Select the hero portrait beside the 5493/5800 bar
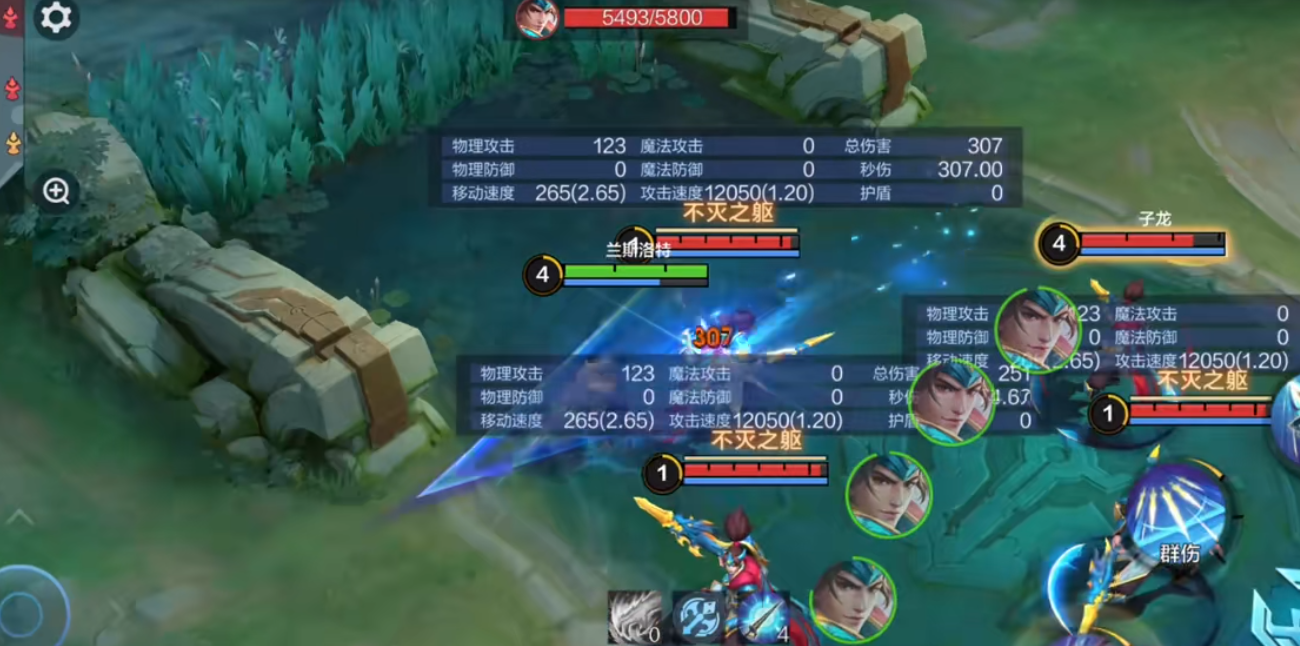The width and height of the screenshot is (1300, 646). (x=537, y=18)
